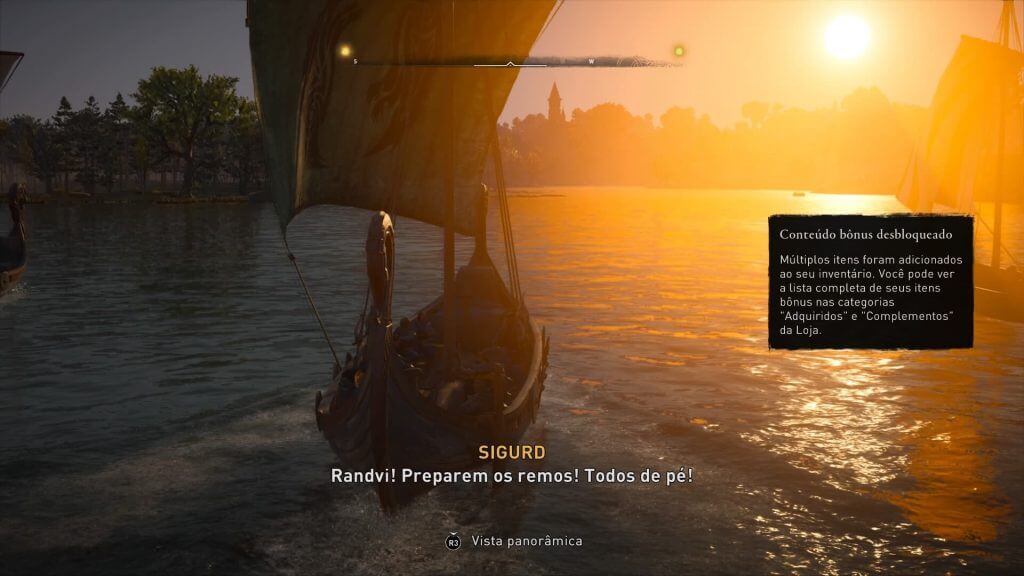Open the 'Conteúdo bônus desbloqueado' notification

click(x=870, y=281)
